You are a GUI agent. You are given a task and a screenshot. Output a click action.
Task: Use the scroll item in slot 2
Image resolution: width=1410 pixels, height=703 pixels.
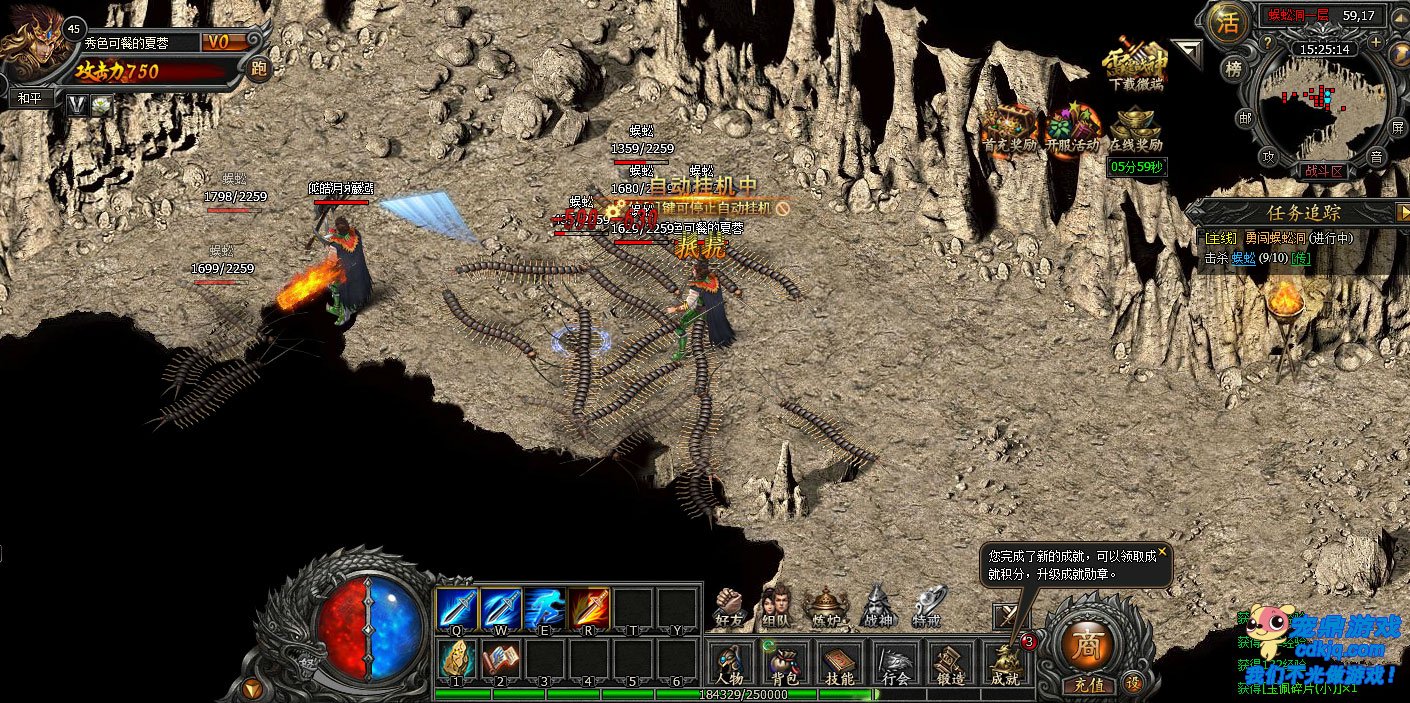tap(500, 658)
